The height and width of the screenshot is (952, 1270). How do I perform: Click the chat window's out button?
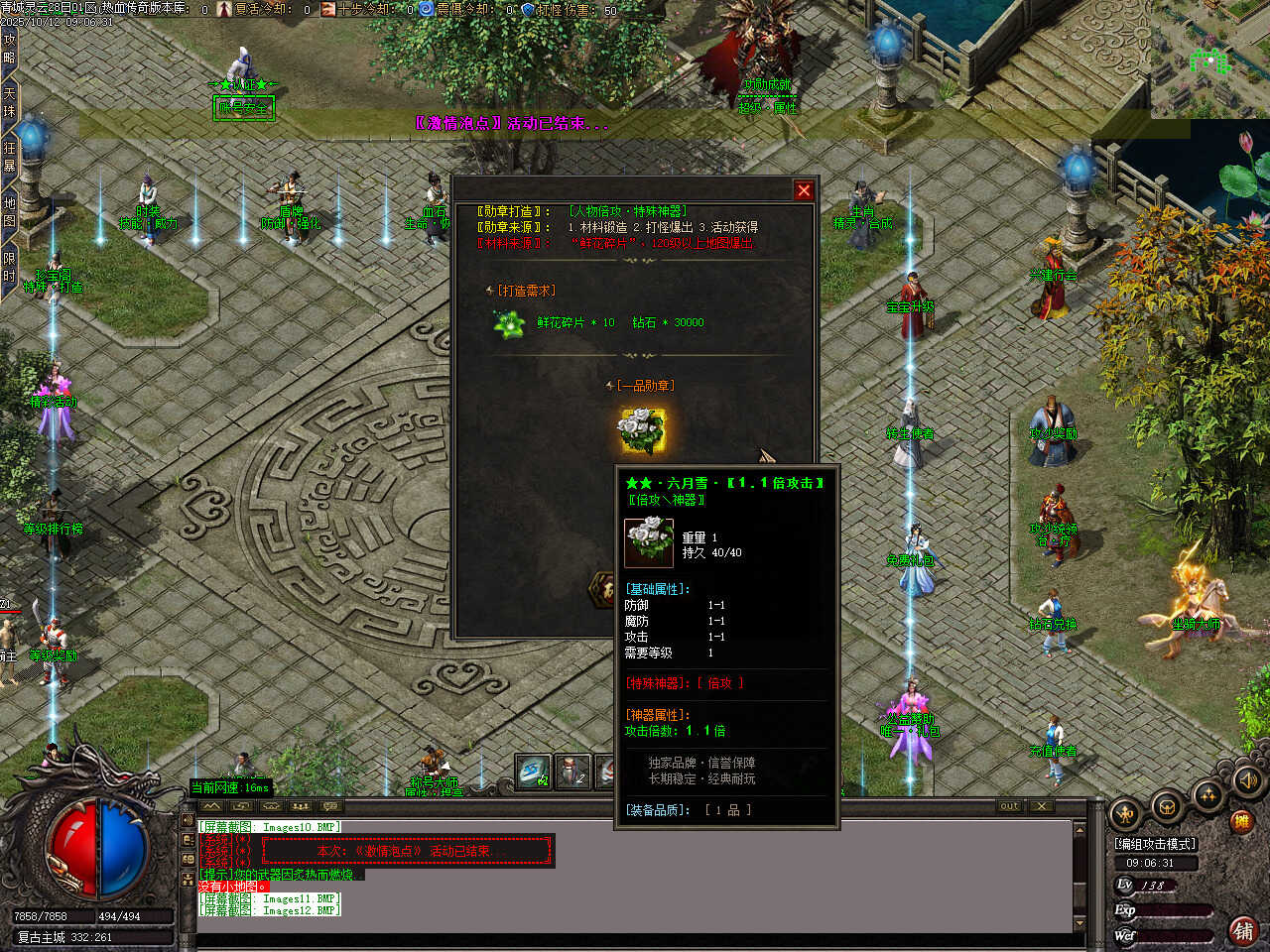coord(1009,806)
